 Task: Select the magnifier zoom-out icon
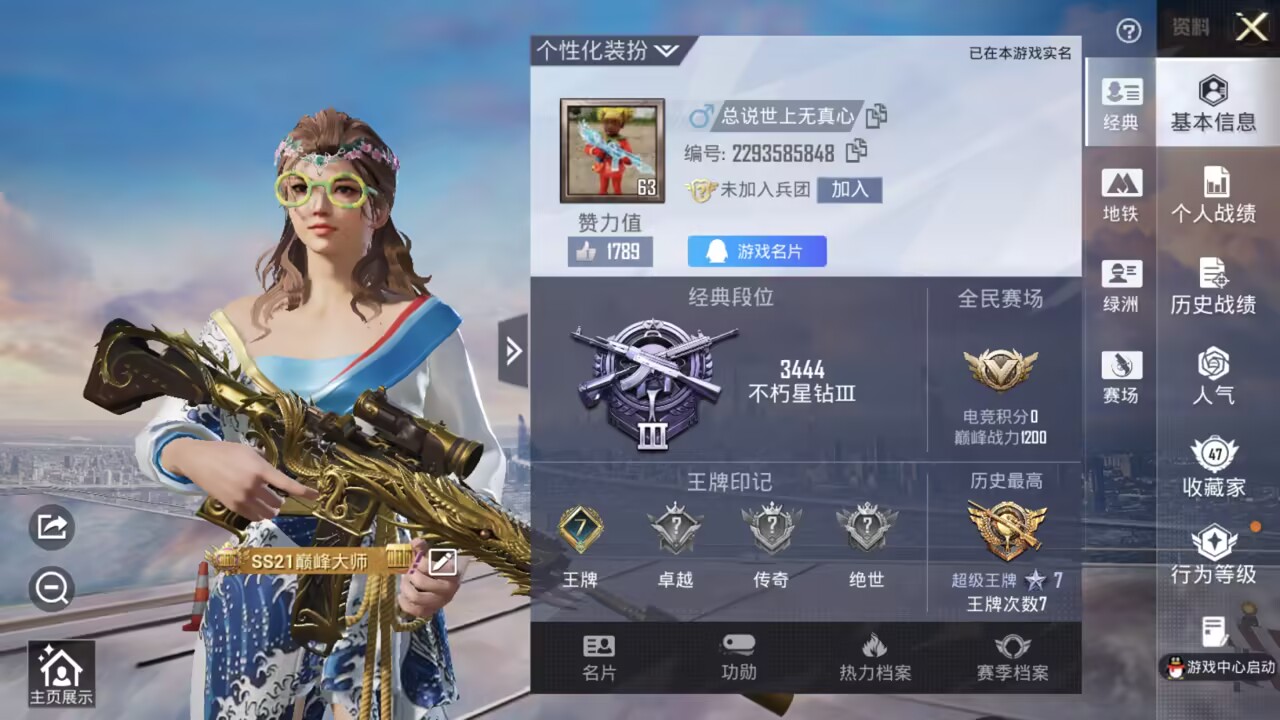[51, 590]
